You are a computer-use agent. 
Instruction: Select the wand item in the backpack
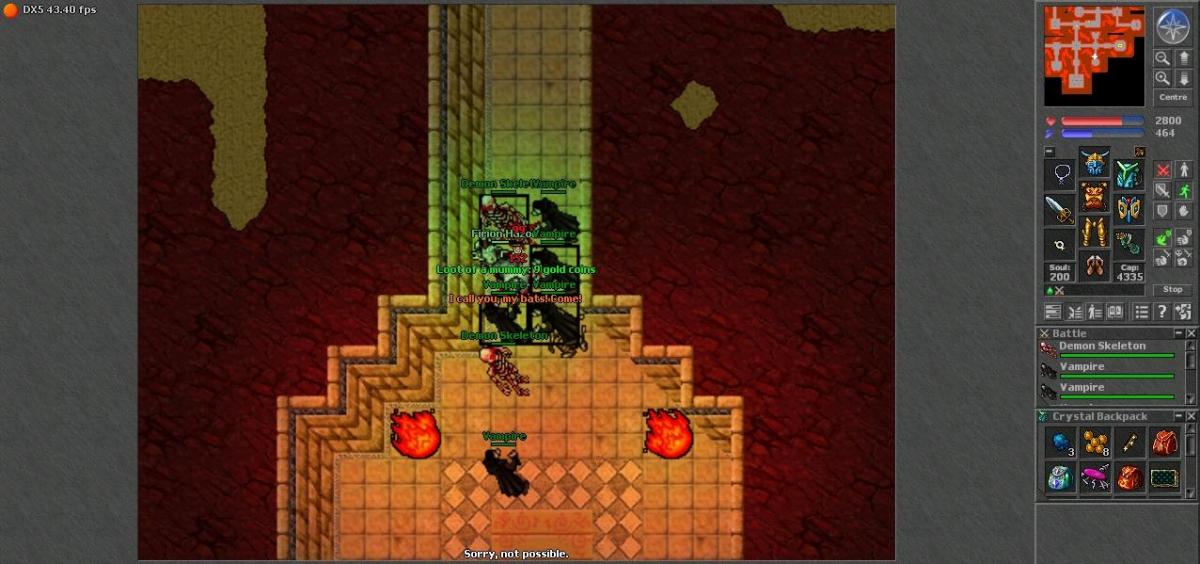click(1129, 442)
